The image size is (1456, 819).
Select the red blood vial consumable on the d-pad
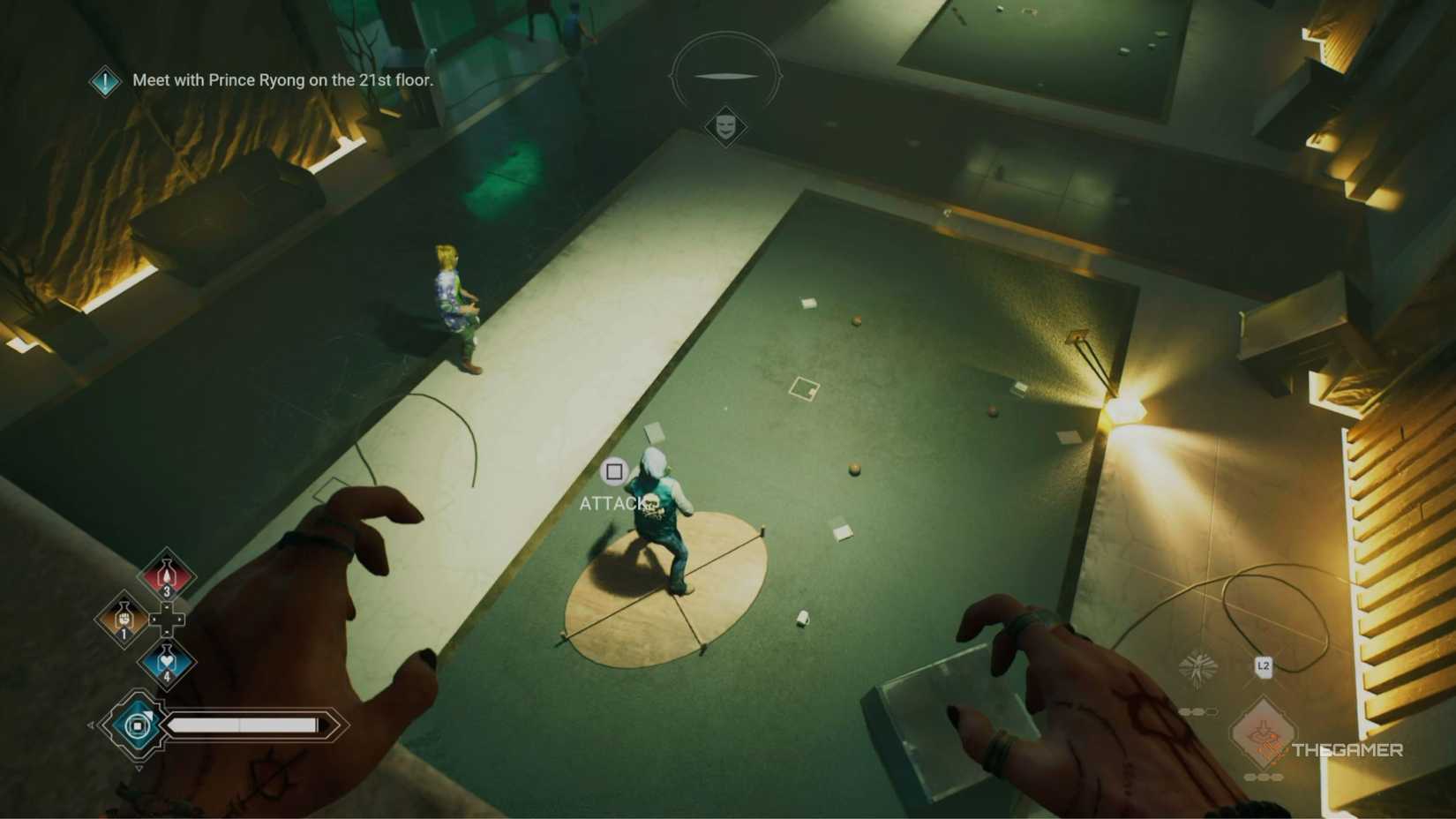click(166, 574)
